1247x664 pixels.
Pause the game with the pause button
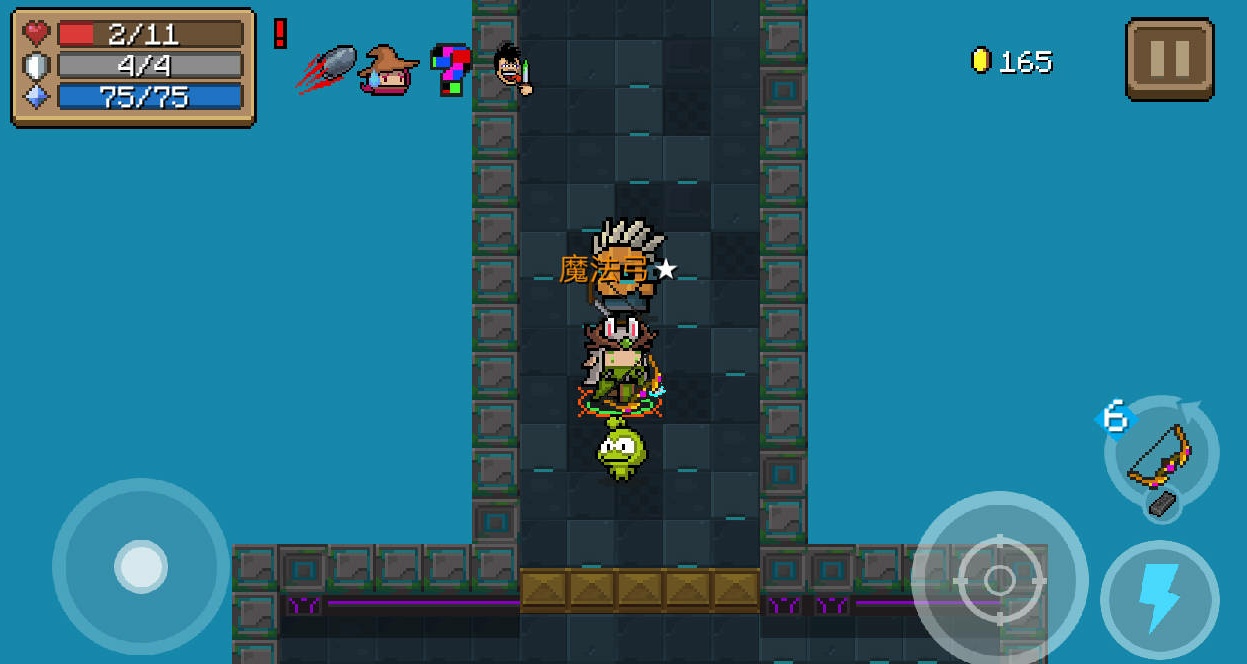pyautogui.click(x=1169, y=59)
